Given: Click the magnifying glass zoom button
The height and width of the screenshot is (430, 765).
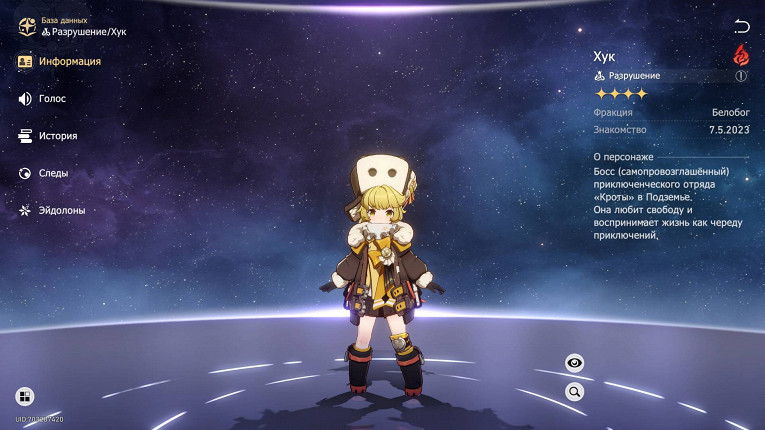Looking at the screenshot, I should click(575, 391).
